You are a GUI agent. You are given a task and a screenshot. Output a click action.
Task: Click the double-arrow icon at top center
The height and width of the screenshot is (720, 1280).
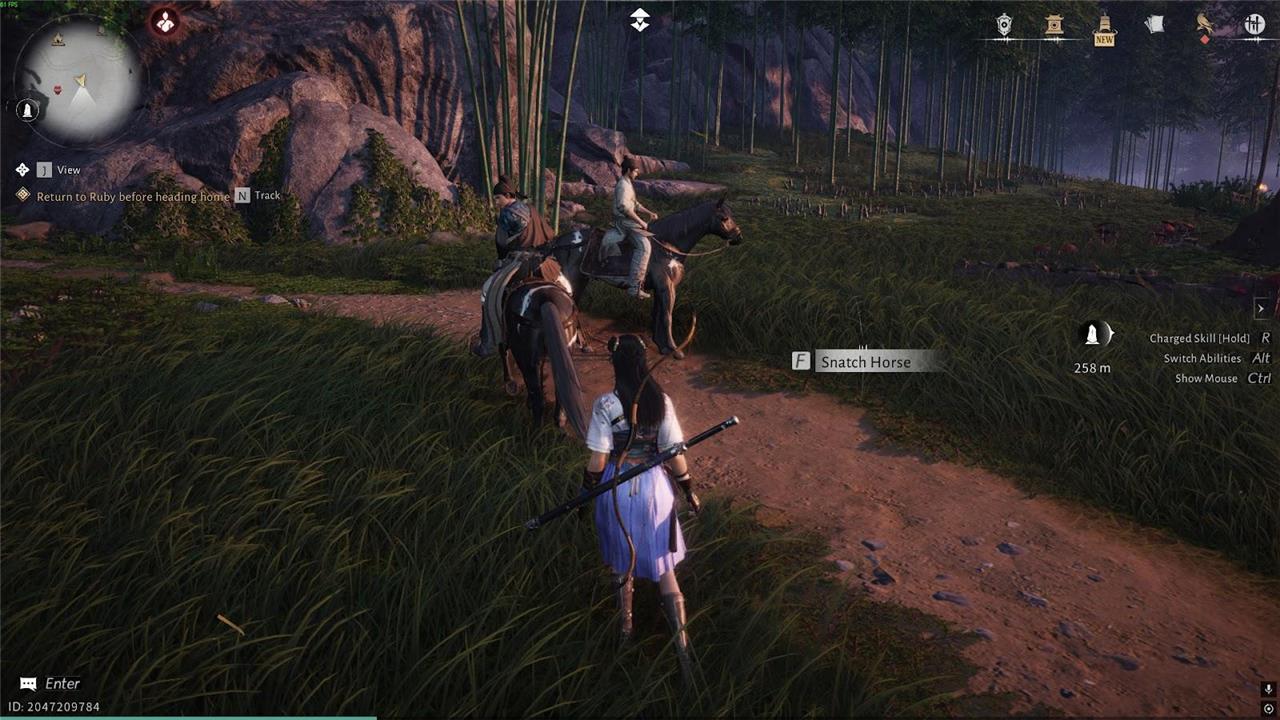pyautogui.click(x=640, y=20)
